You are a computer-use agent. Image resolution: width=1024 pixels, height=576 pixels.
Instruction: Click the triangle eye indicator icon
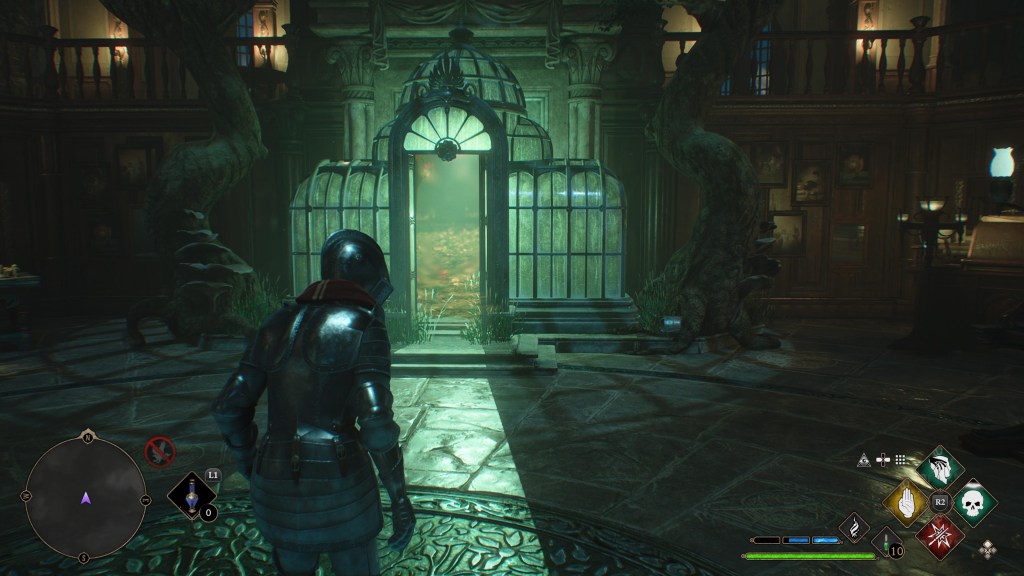(x=865, y=459)
